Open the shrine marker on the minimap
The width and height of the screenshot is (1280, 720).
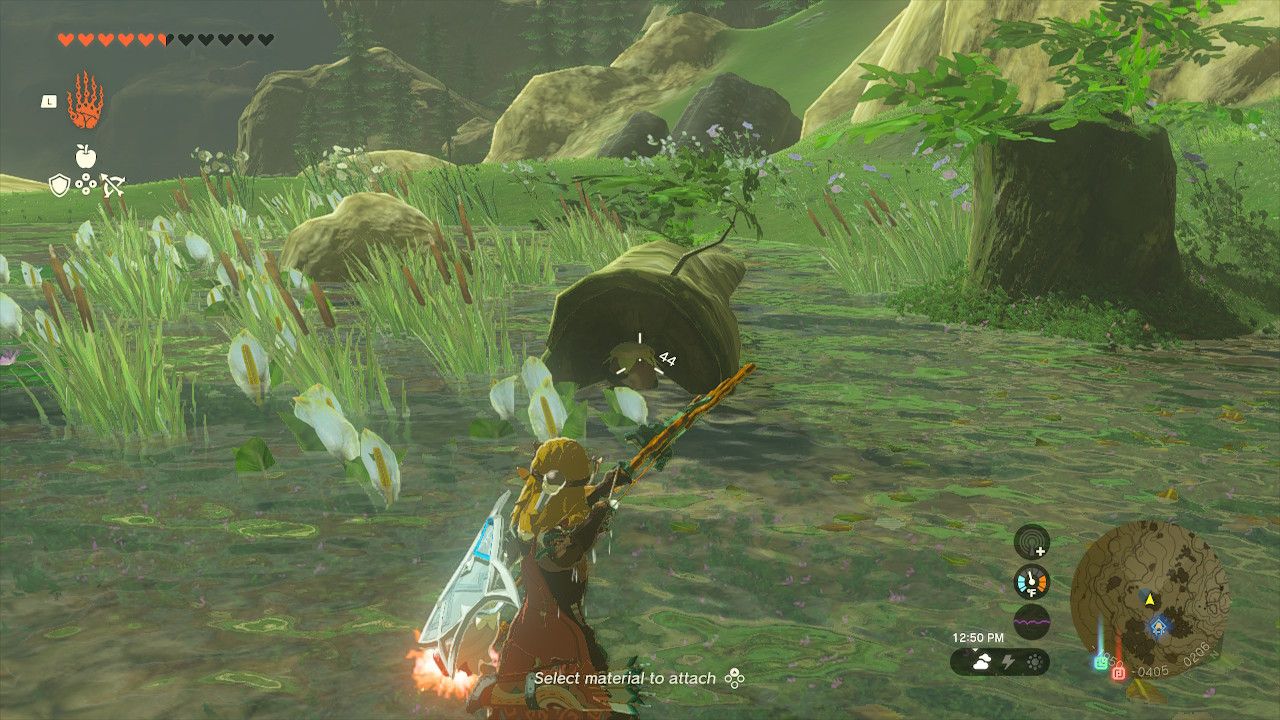[1158, 627]
